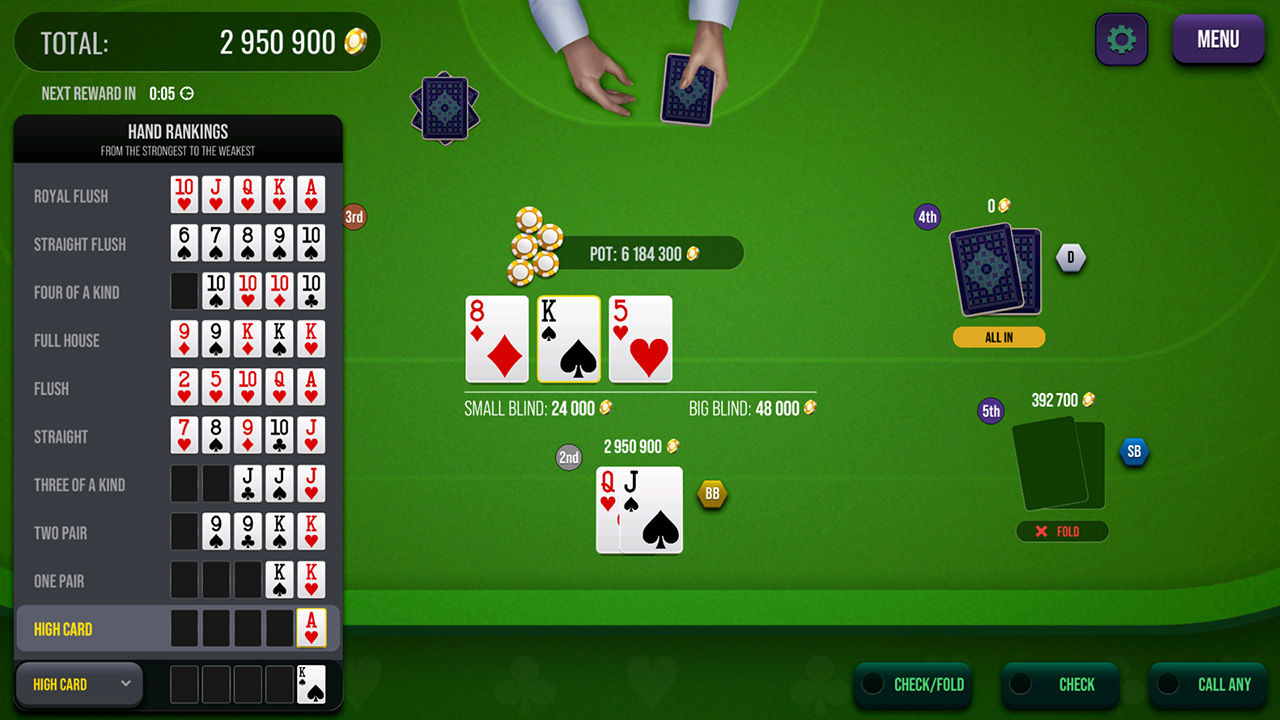The image size is (1280, 720).
Task: Open the MENU
Action: [1218, 39]
